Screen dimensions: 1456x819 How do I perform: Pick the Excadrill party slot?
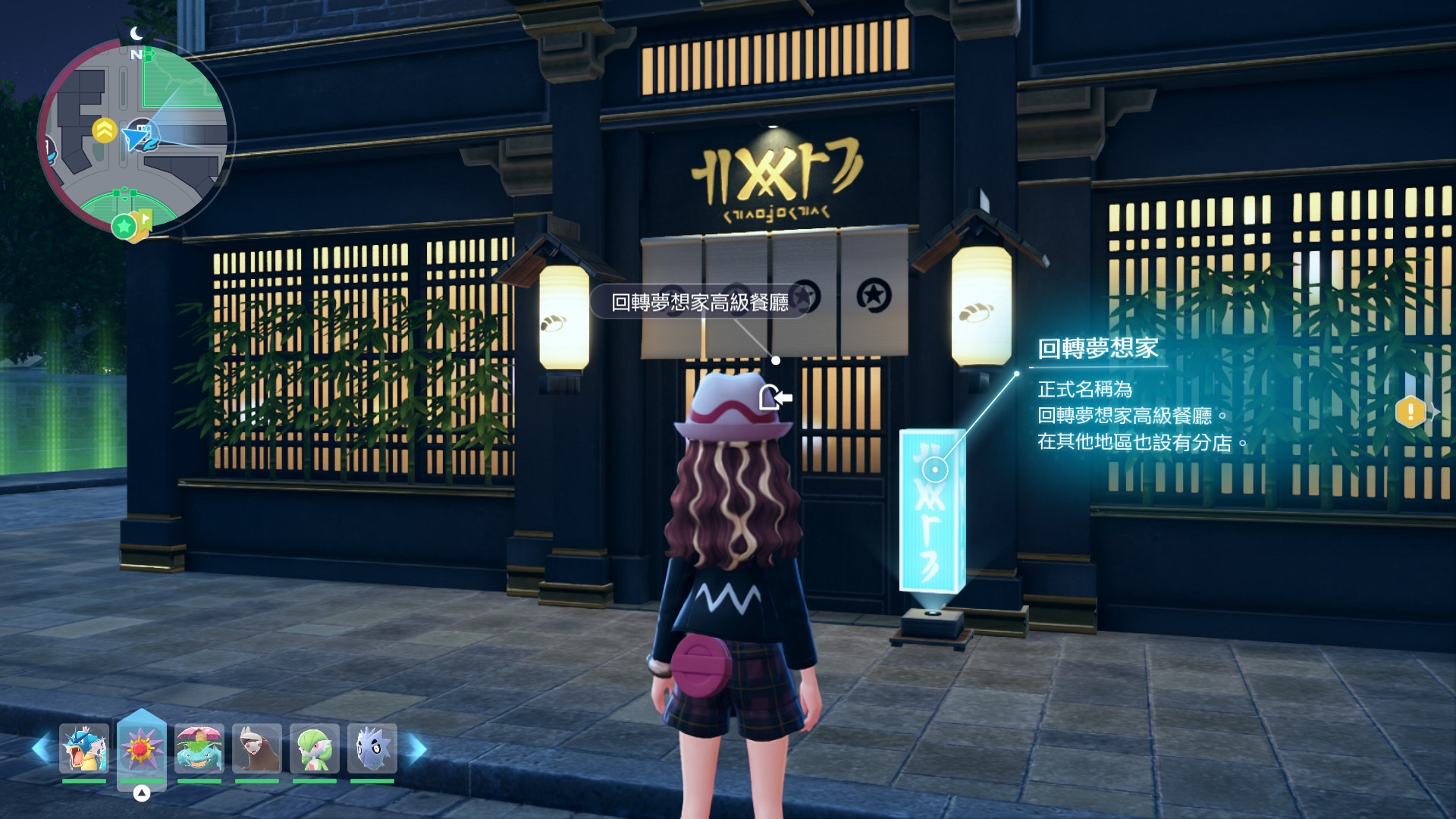[257, 748]
